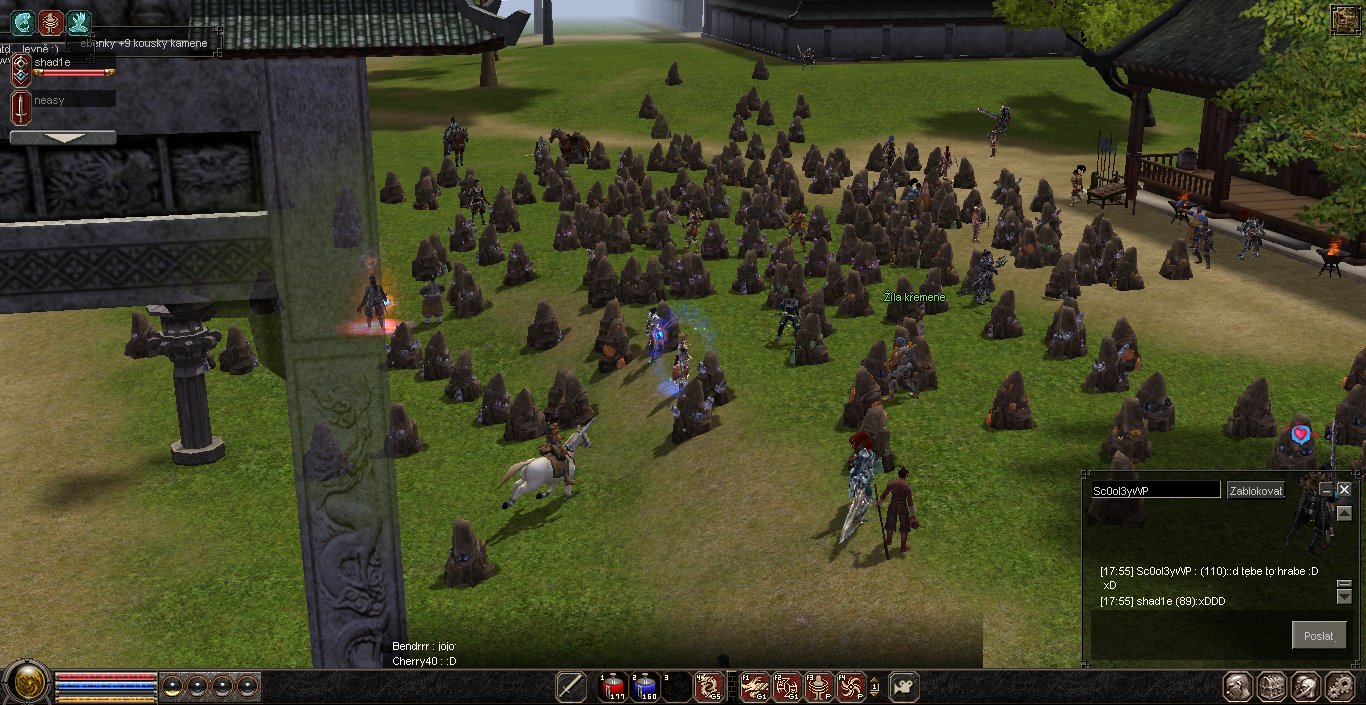
Task: Send the whisper with the Poslat button
Action: 1318,636
